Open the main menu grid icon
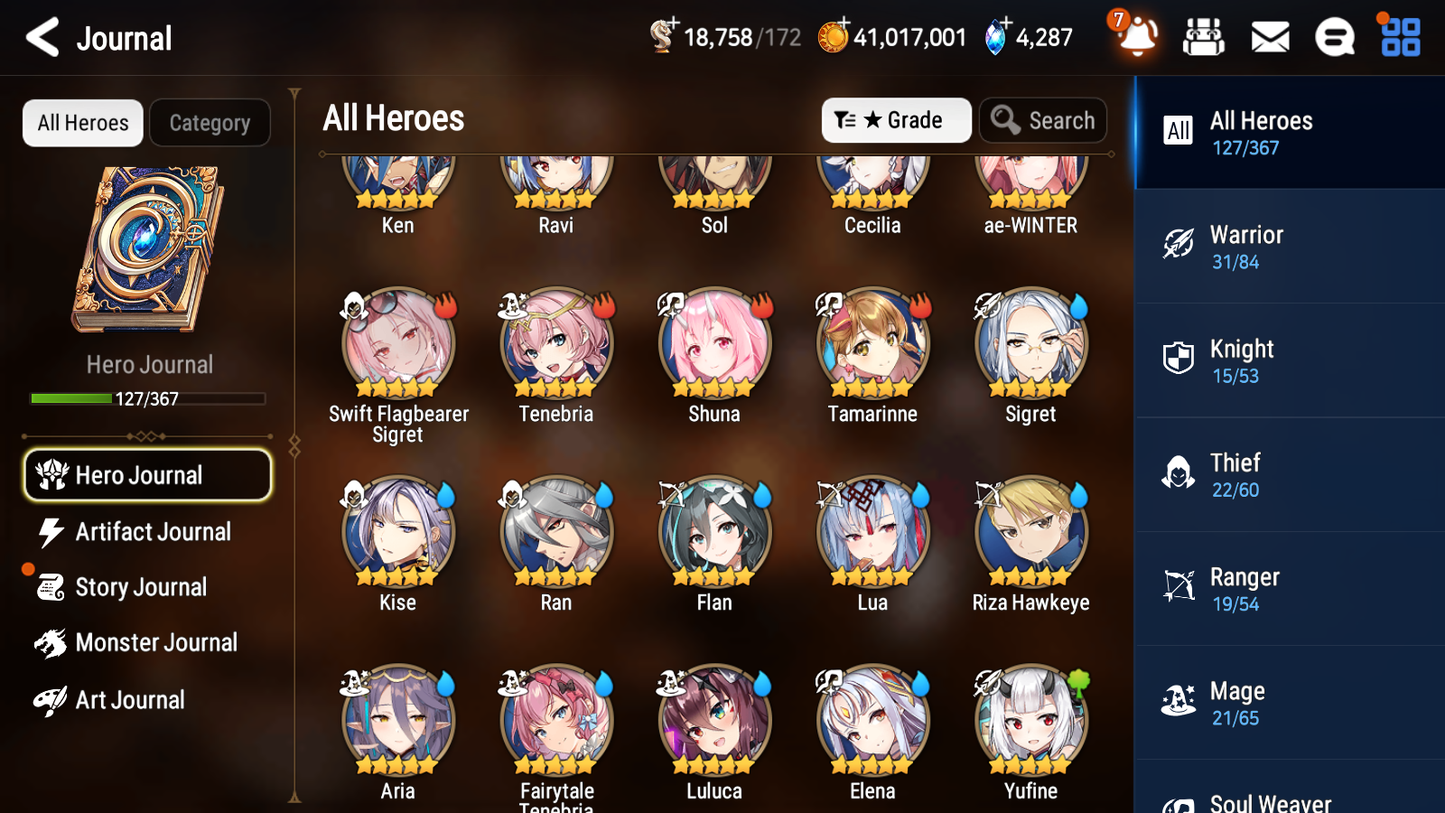The width and height of the screenshot is (1445, 813). click(1399, 36)
